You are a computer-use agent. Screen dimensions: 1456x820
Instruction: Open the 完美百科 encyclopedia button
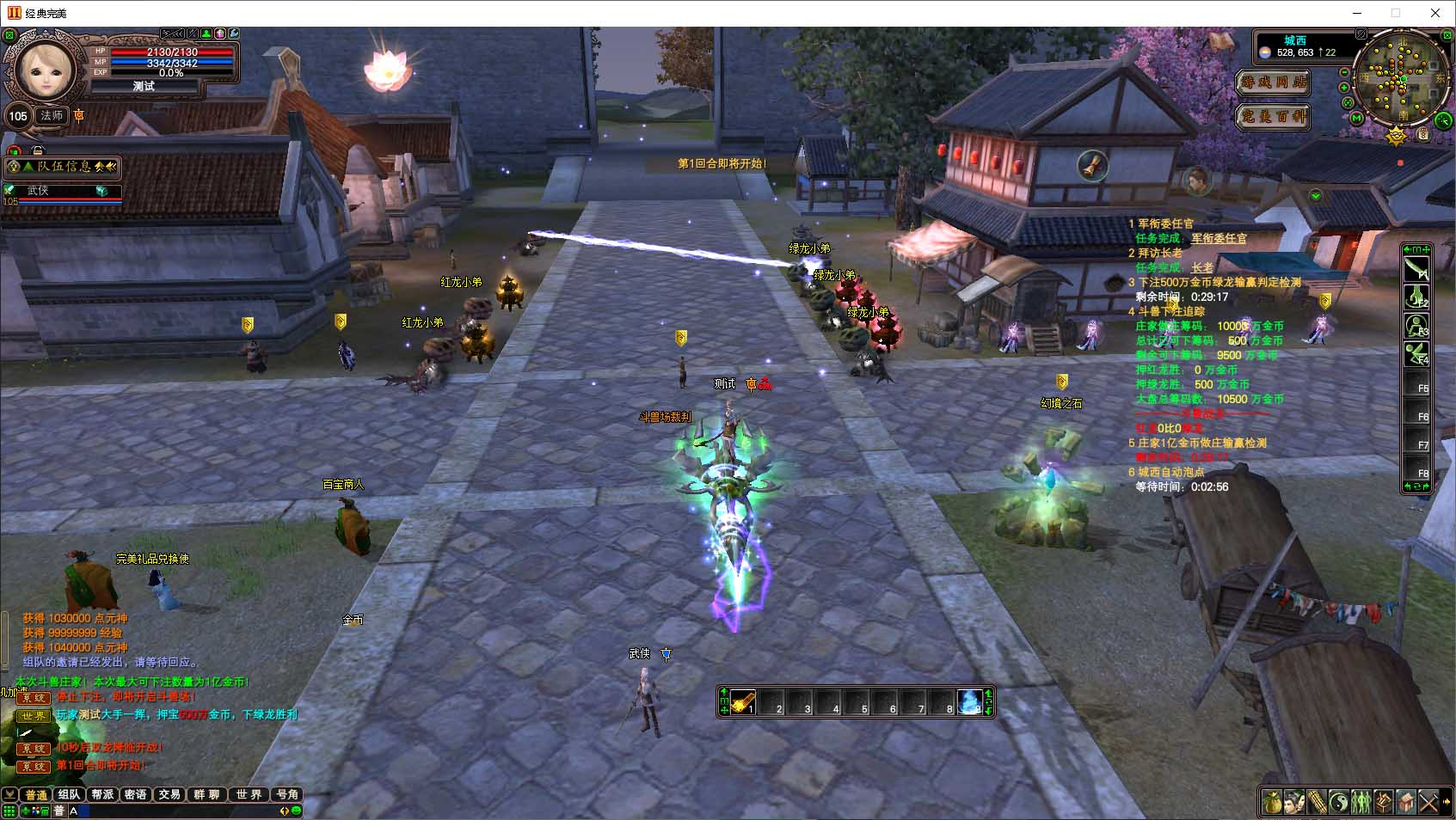pyautogui.click(x=1274, y=115)
